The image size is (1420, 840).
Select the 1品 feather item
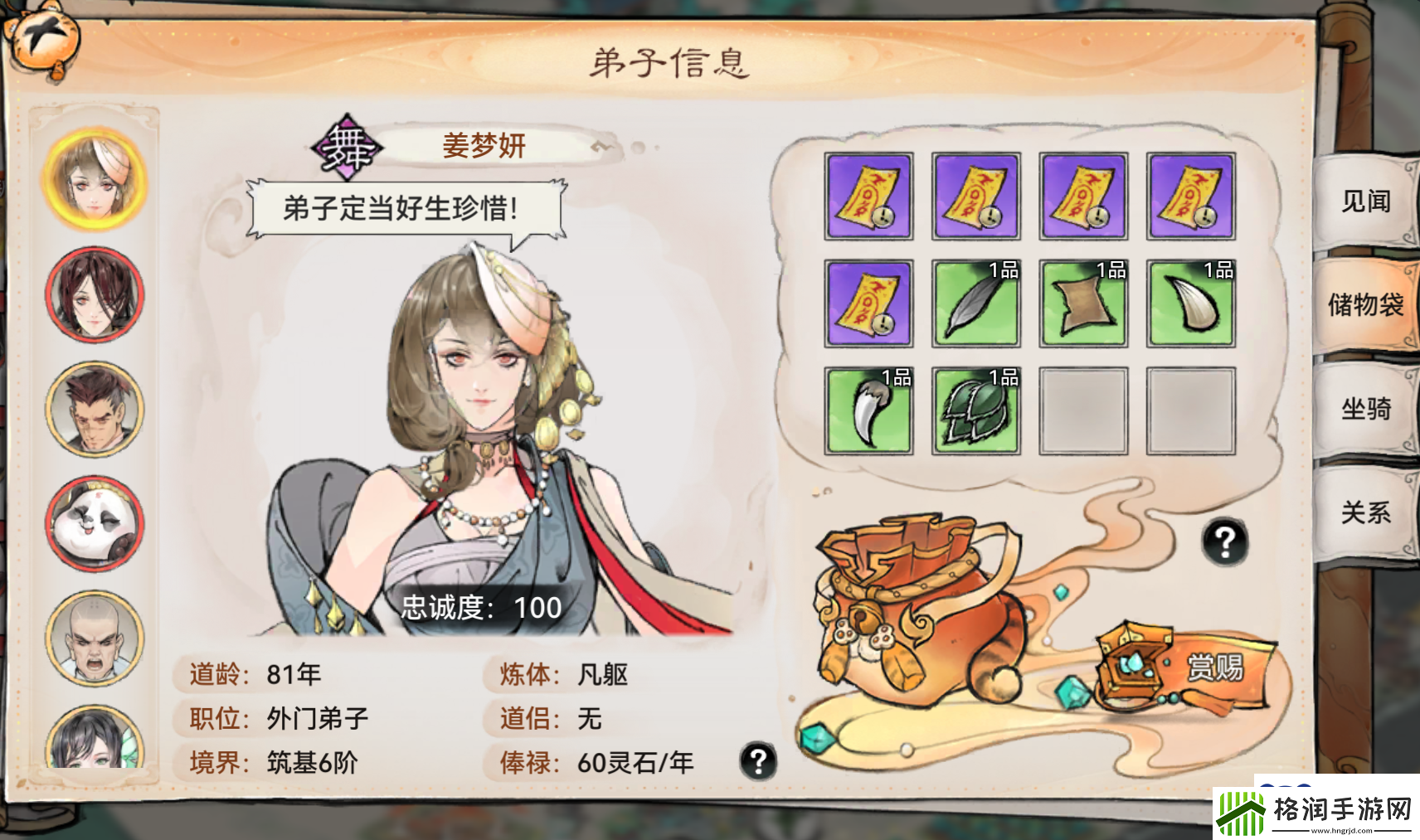pos(976,302)
